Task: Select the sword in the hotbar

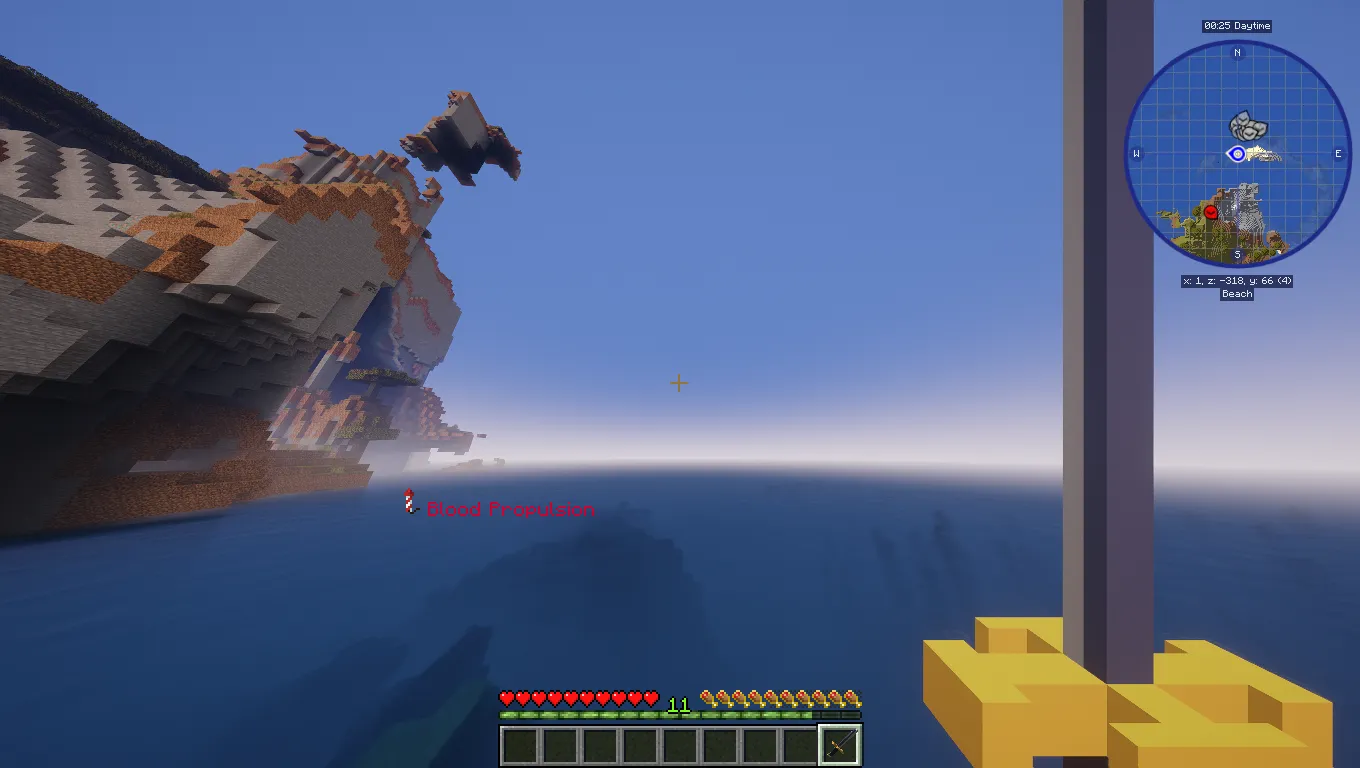Action: (840, 744)
